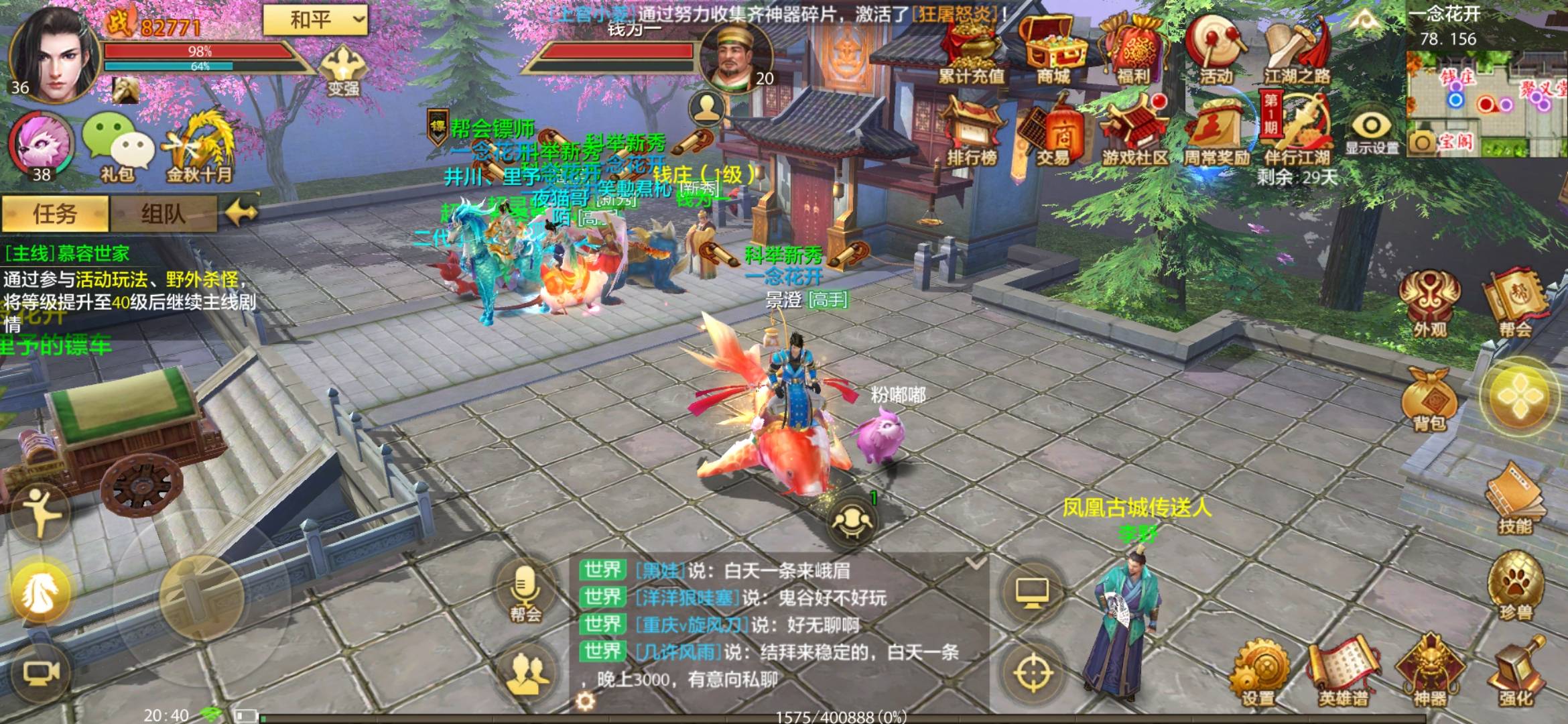The image size is (1568, 724).
Task: Open the 排行榜 leaderboard
Action: click(972, 134)
